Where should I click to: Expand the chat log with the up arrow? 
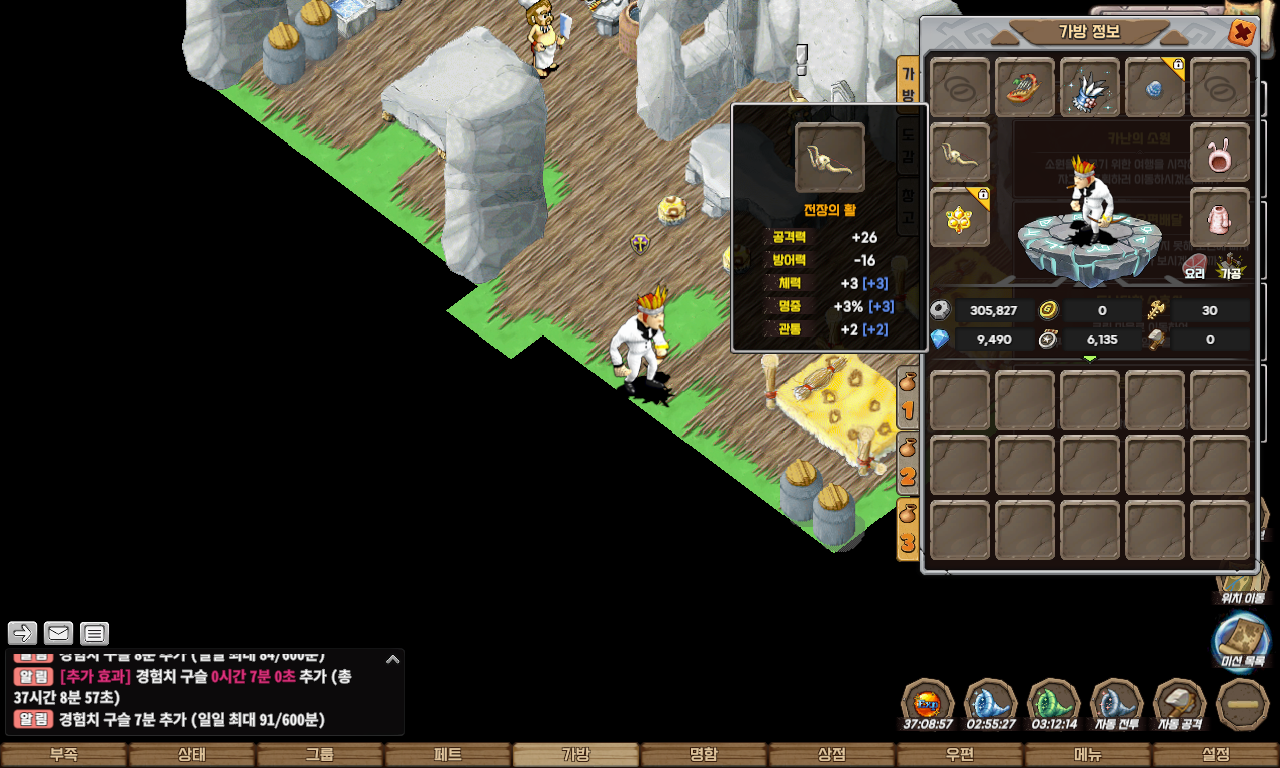click(393, 659)
